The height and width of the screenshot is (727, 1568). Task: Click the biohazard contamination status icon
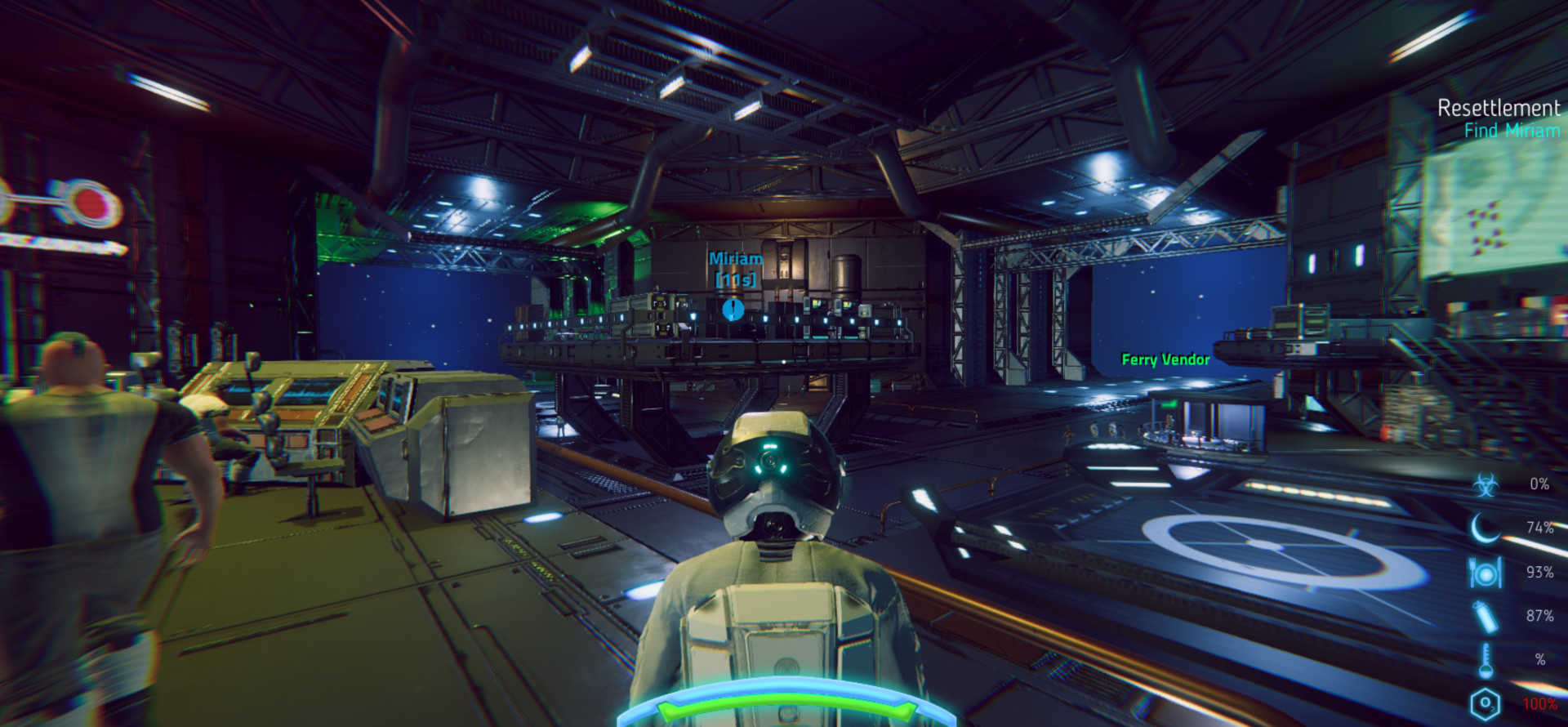[1486, 484]
